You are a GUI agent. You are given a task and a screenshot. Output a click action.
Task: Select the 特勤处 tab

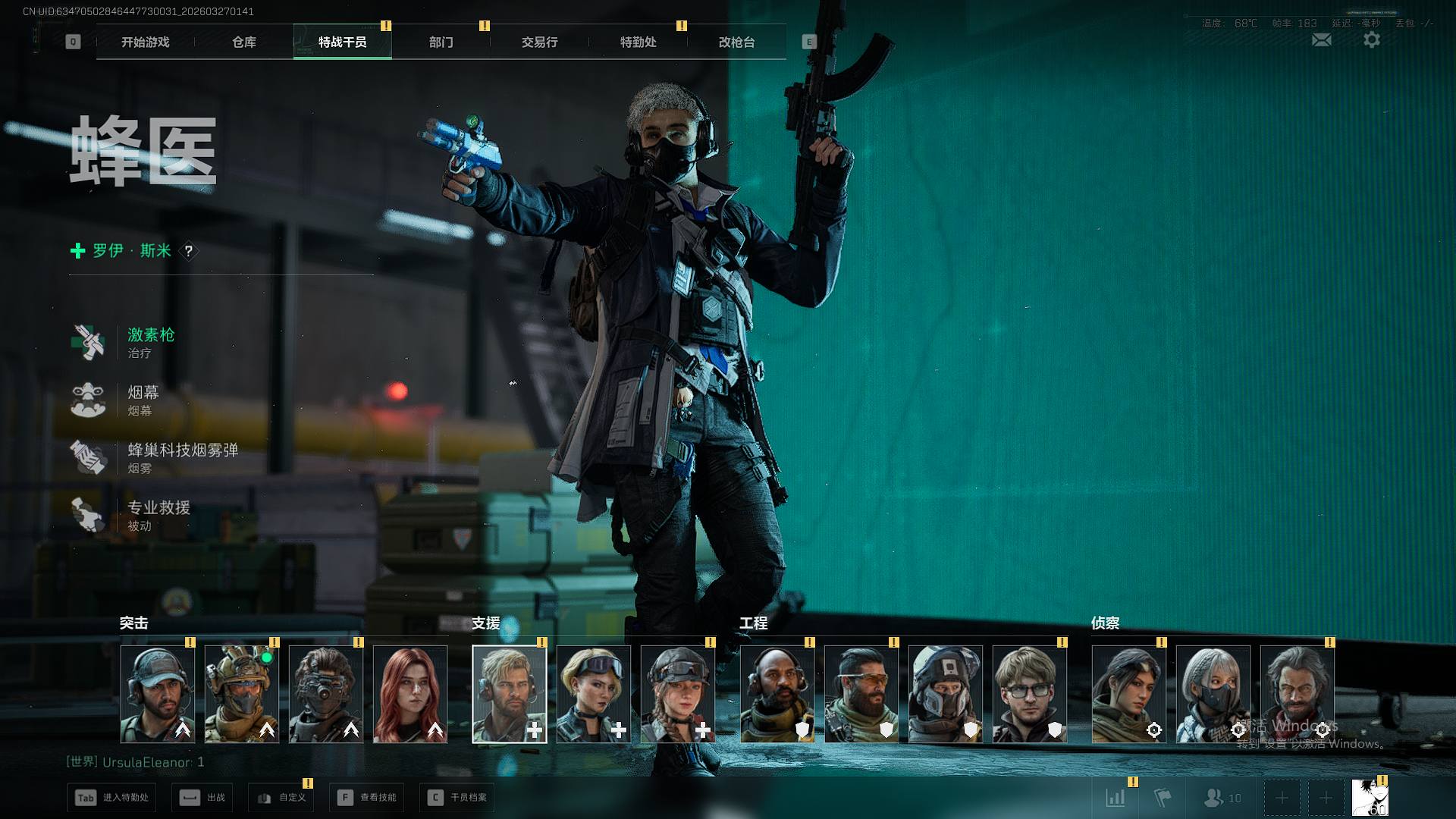pos(639,42)
